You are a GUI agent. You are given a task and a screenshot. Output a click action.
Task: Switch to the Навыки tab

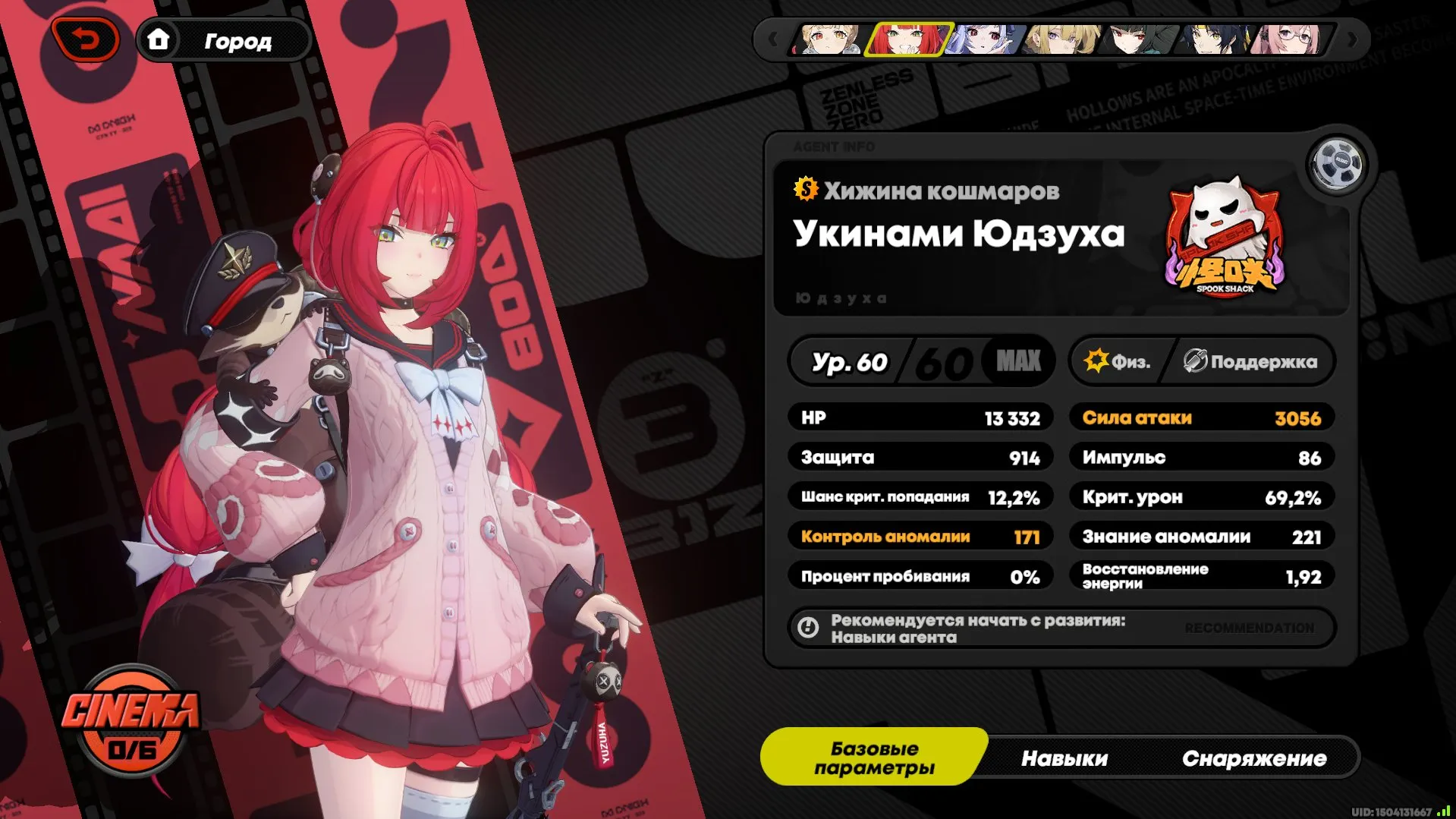[x=1065, y=757]
